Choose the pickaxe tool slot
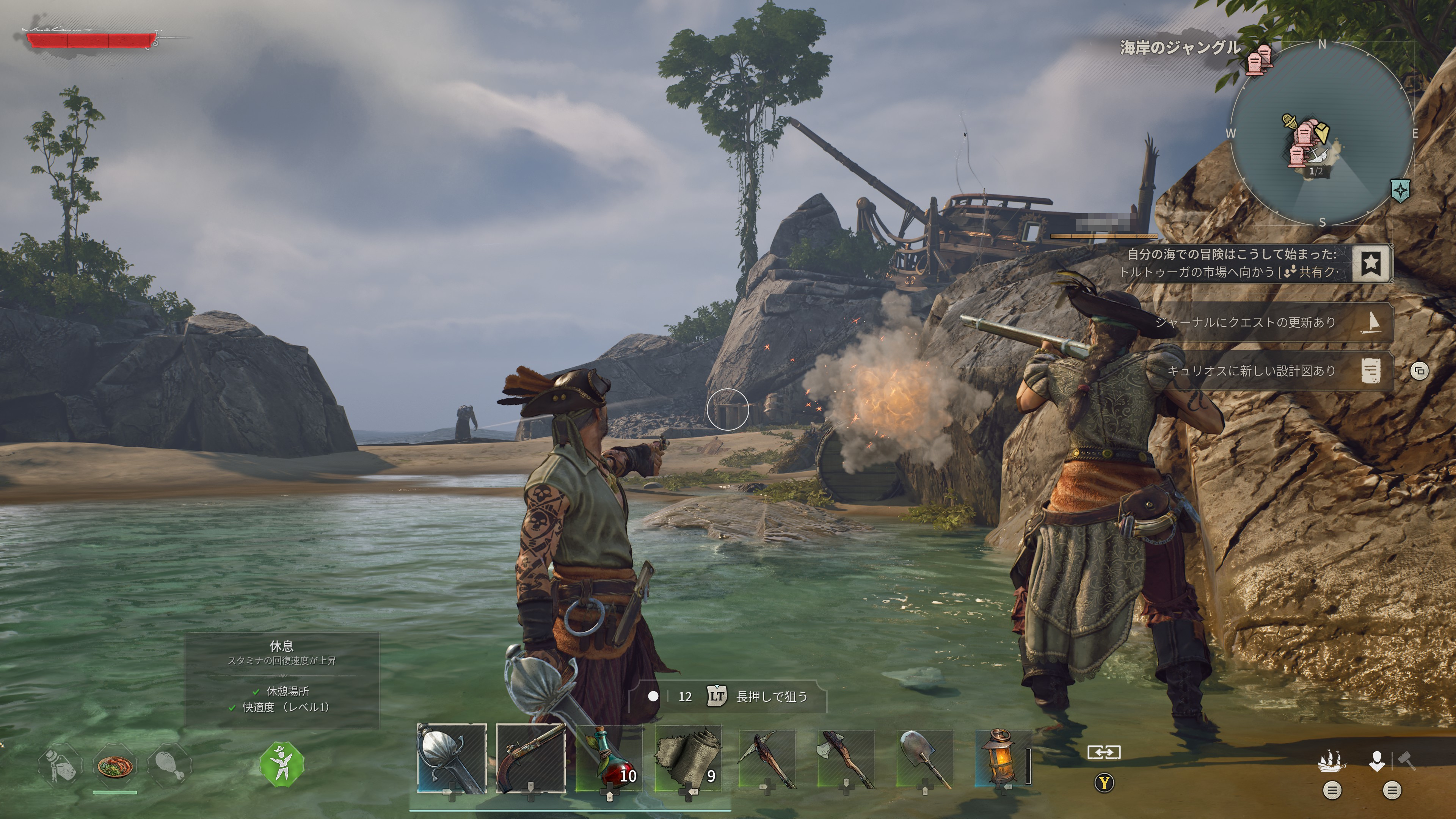 [x=767, y=758]
